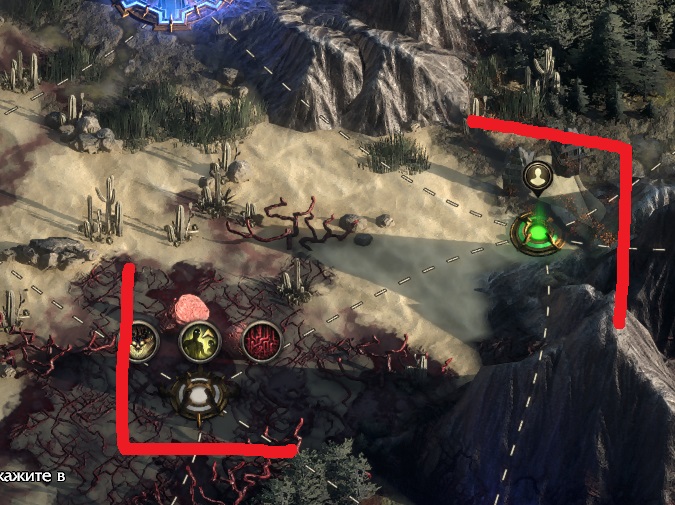Viewport: 675px width, 505px height.
Task: Inspect the red maze pattern icon
Action: tap(258, 342)
